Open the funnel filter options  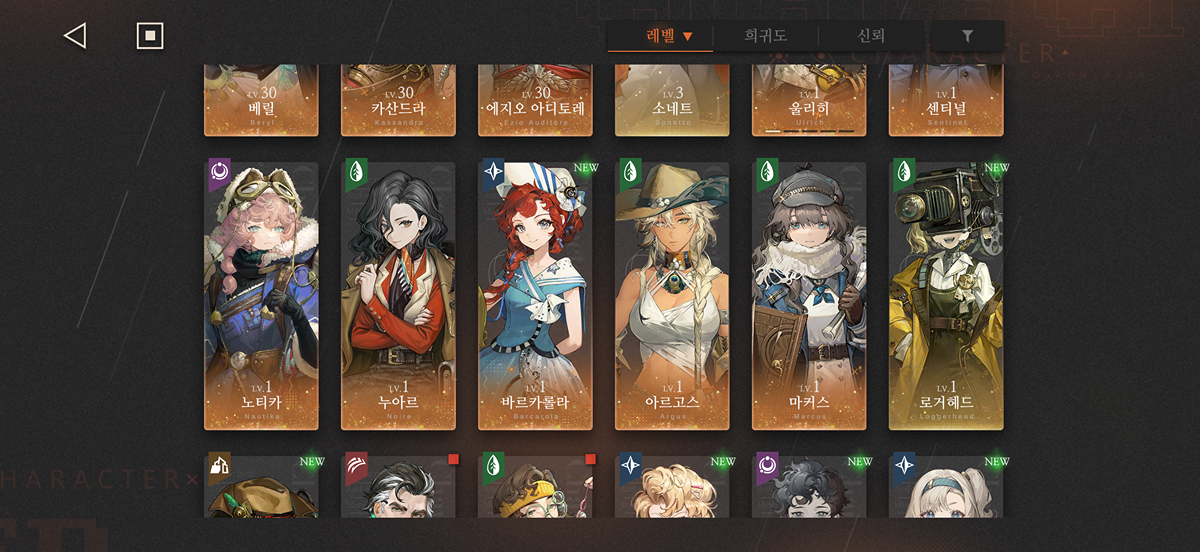[x=967, y=36]
